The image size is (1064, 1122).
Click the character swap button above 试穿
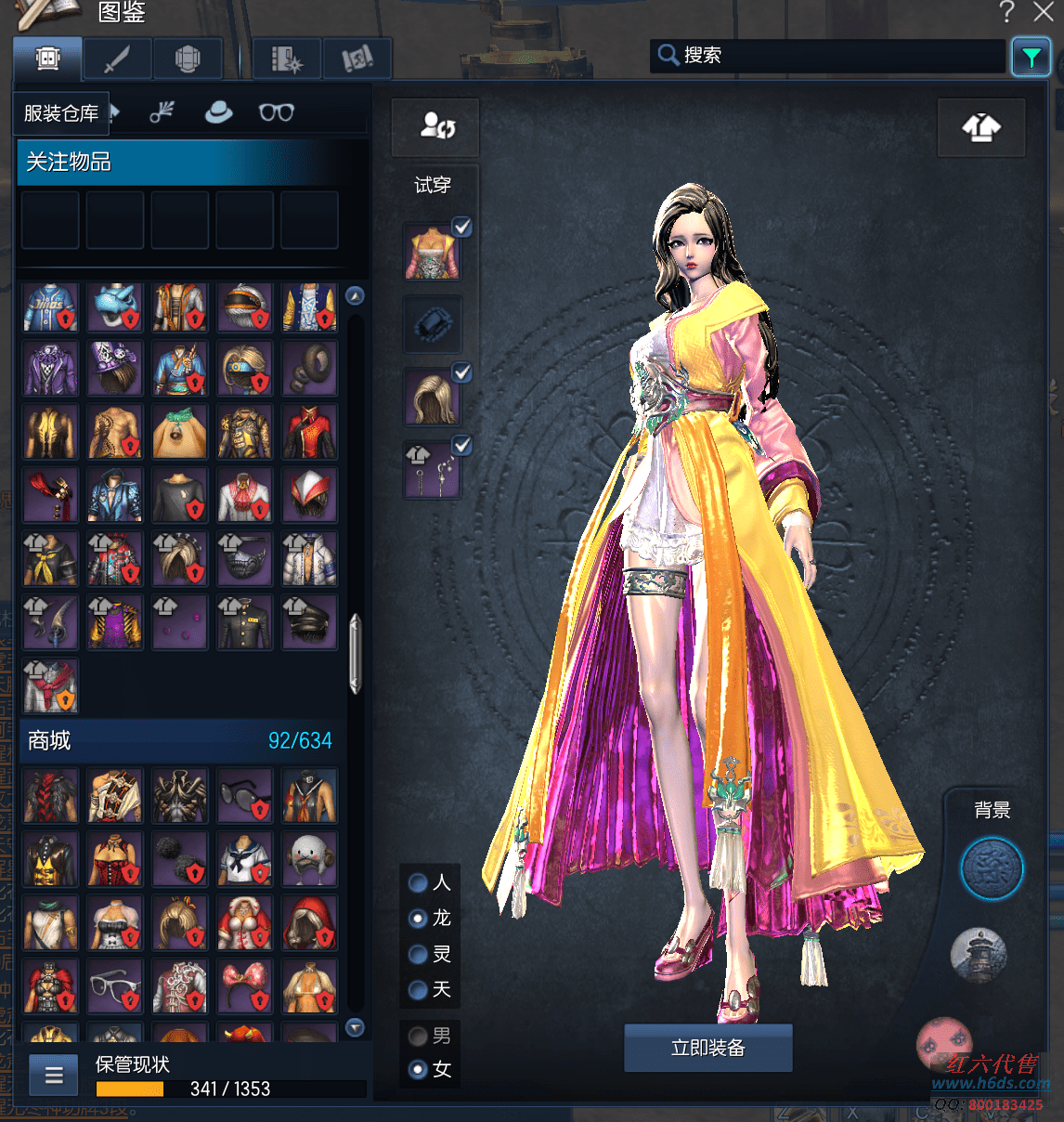click(x=435, y=126)
